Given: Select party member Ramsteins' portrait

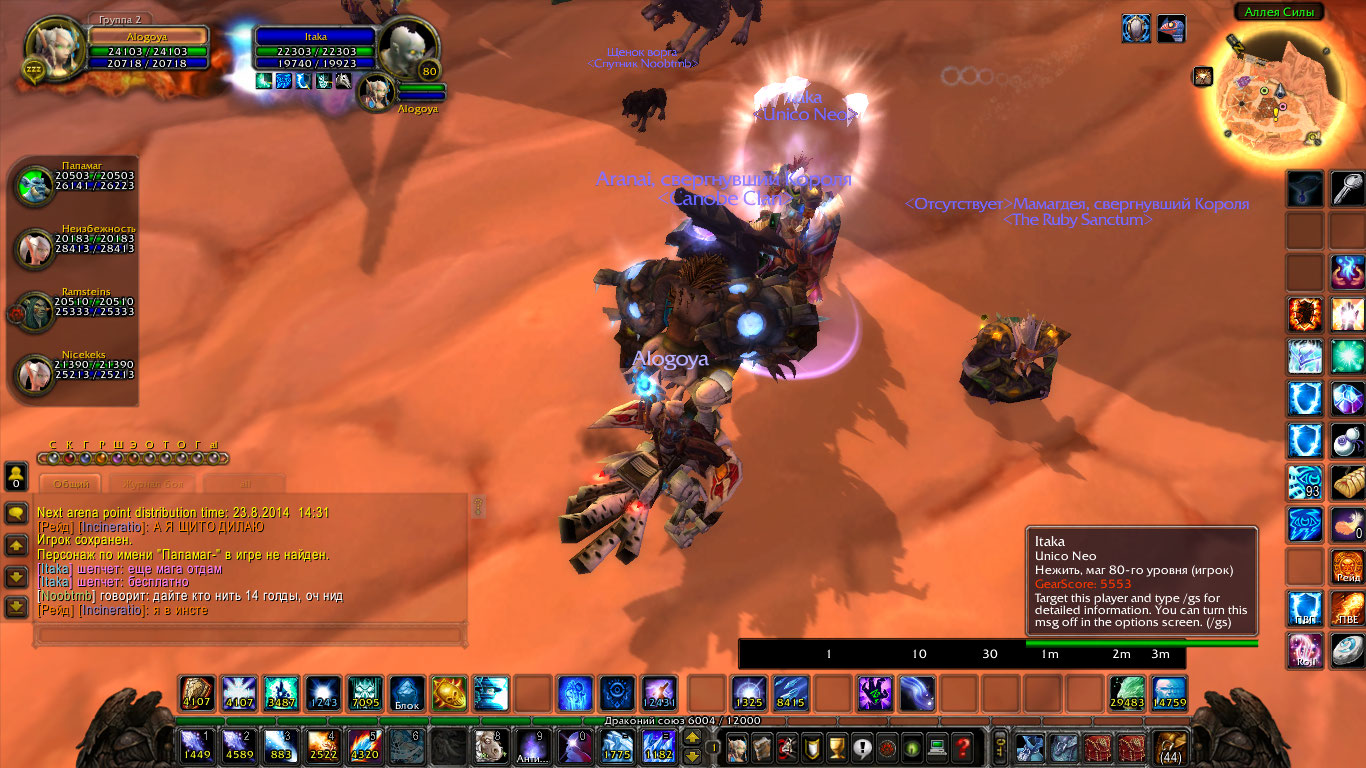Looking at the screenshot, I should (34, 311).
